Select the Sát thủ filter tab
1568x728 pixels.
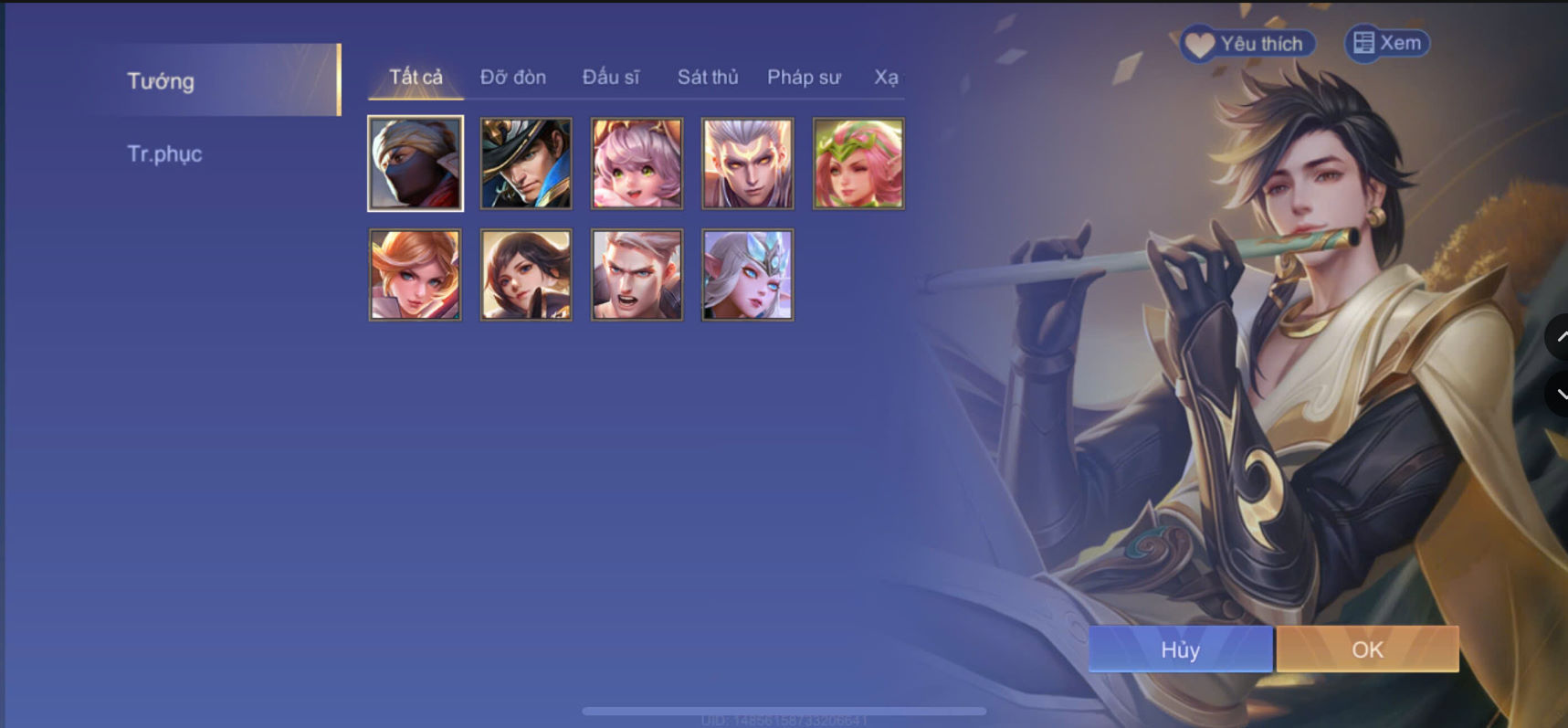tap(707, 78)
